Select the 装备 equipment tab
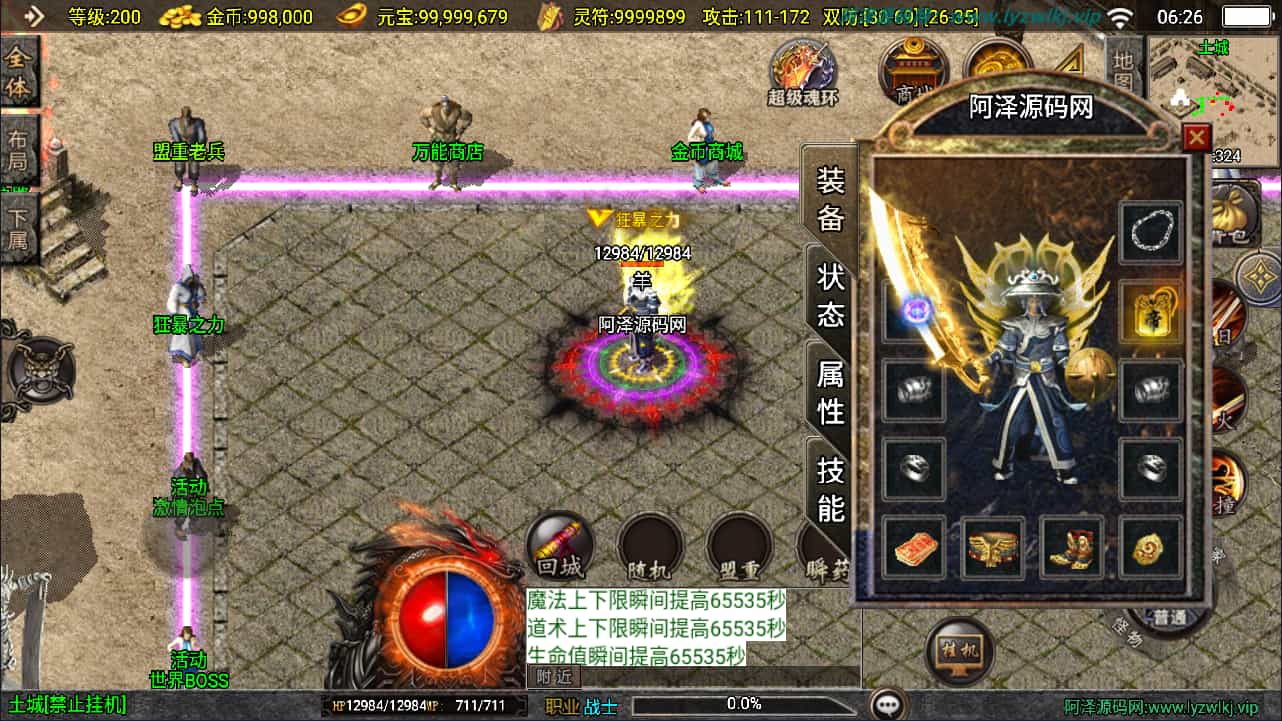The height and width of the screenshot is (721, 1282). pyautogui.click(x=831, y=198)
